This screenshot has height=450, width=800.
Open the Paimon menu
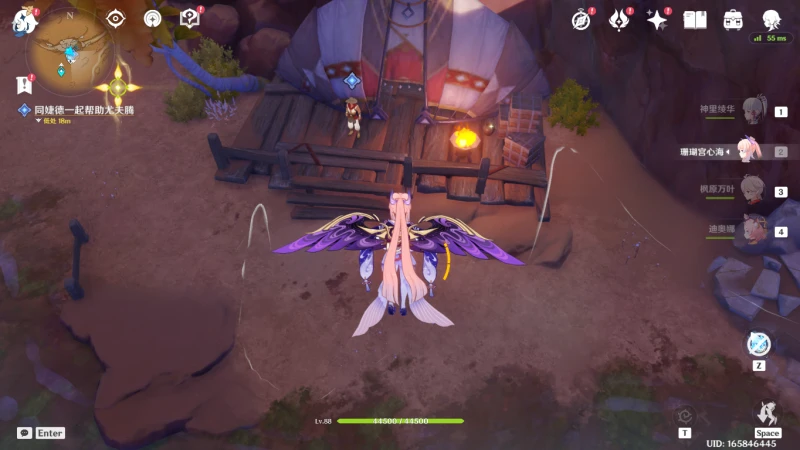22,20
